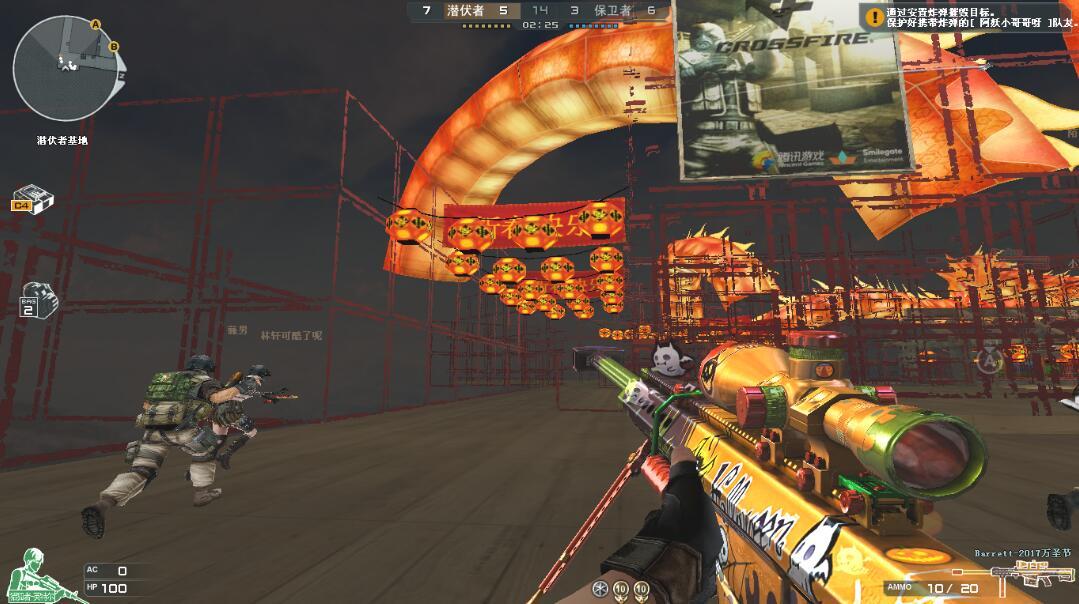Screen dimensions: 1079x604
Task: Click the circular minimap radar
Action: coord(62,67)
